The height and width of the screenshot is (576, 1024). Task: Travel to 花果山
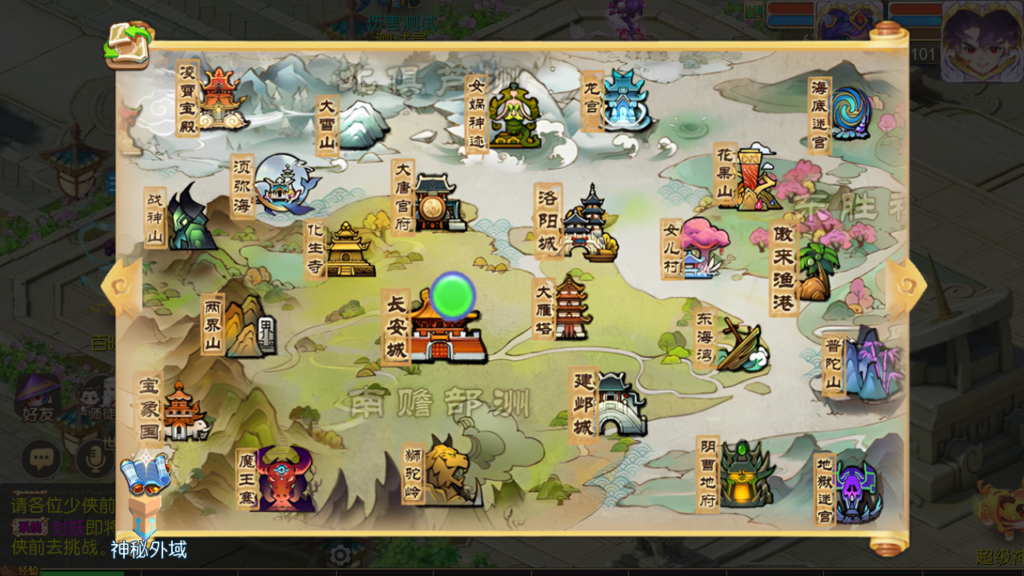757,177
